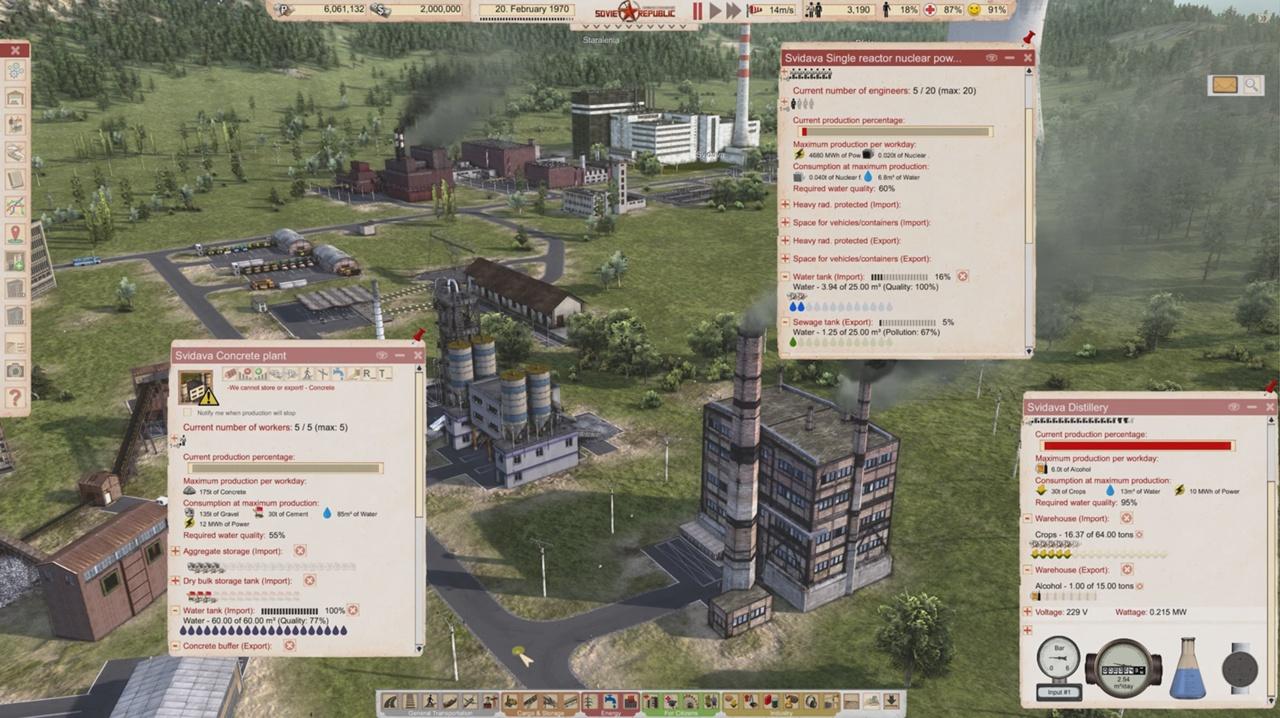Open the envelope messages icon
This screenshot has width=1280, height=718.
pos(1224,85)
